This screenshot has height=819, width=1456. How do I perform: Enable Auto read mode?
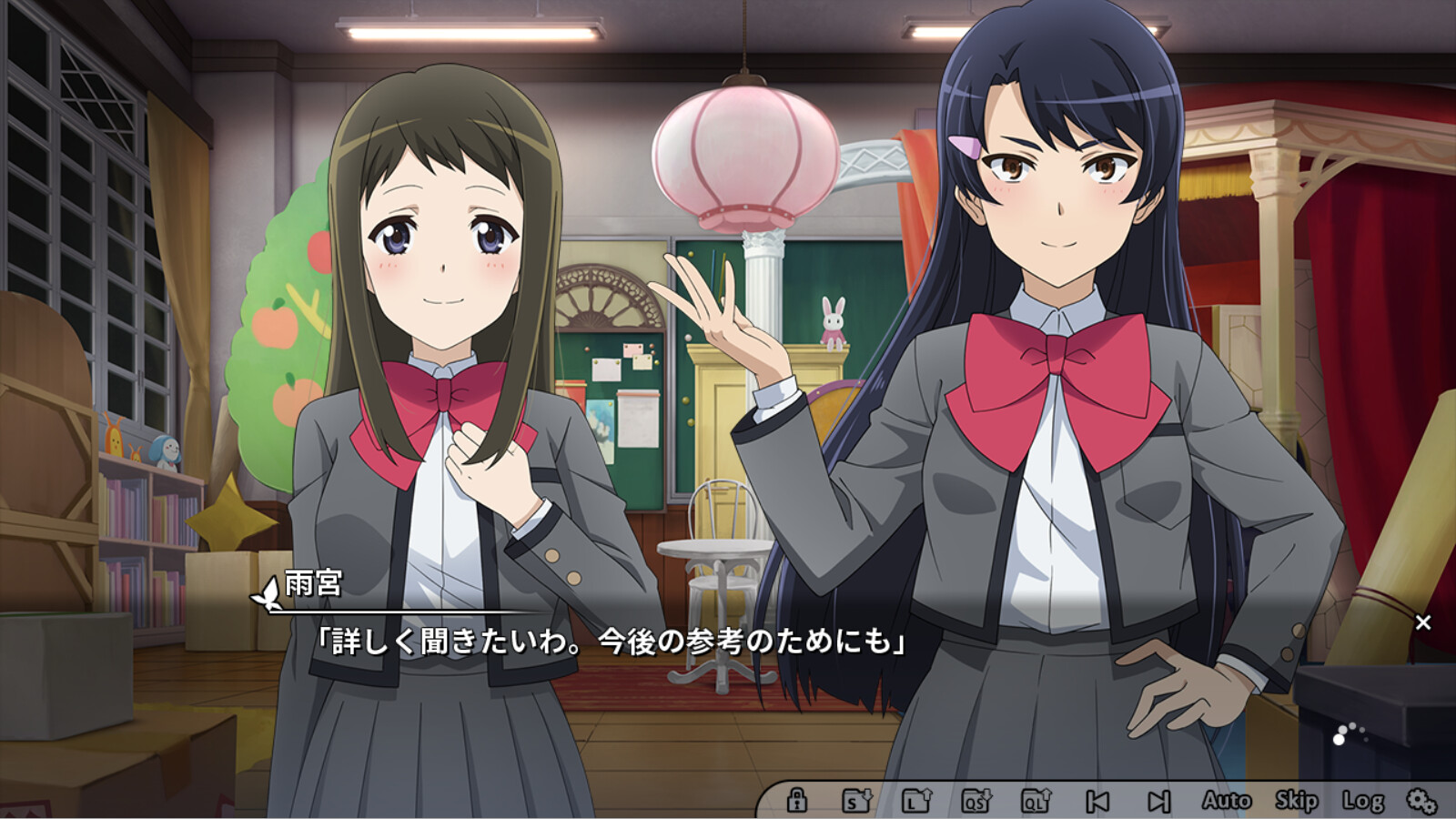tap(1228, 801)
